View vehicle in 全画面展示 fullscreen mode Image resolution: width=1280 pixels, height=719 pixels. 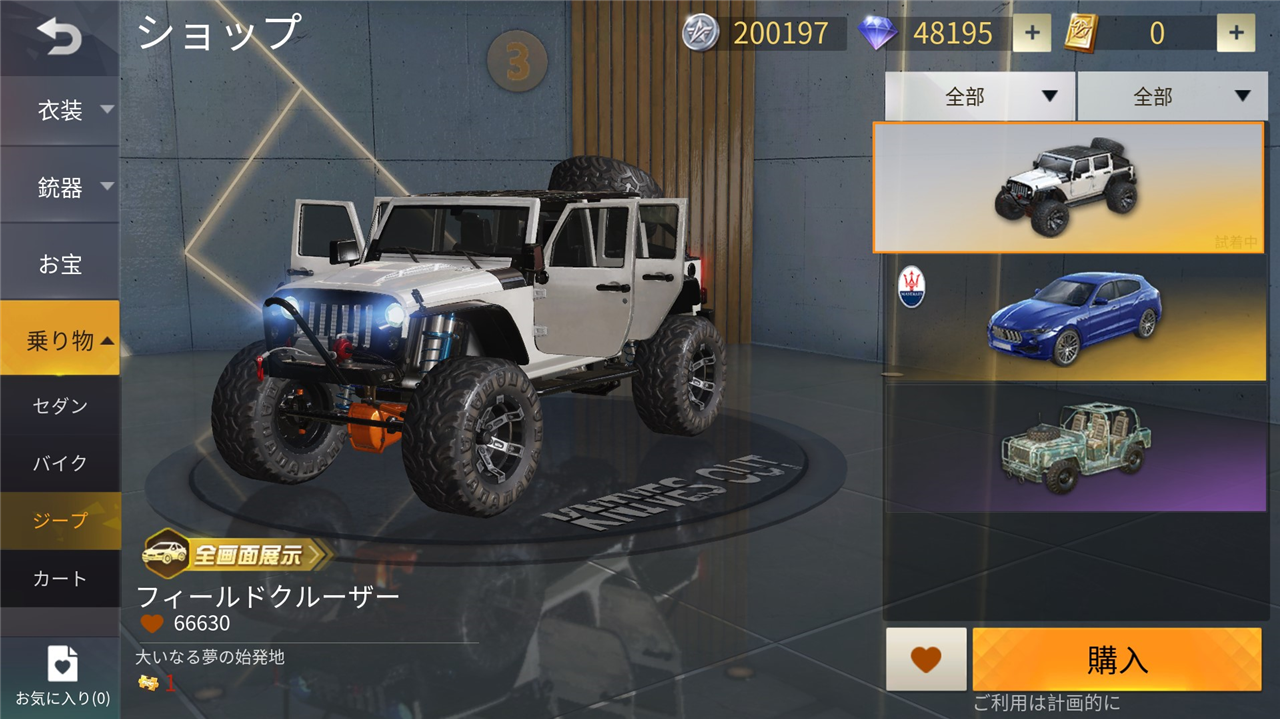pyautogui.click(x=236, y=553)
